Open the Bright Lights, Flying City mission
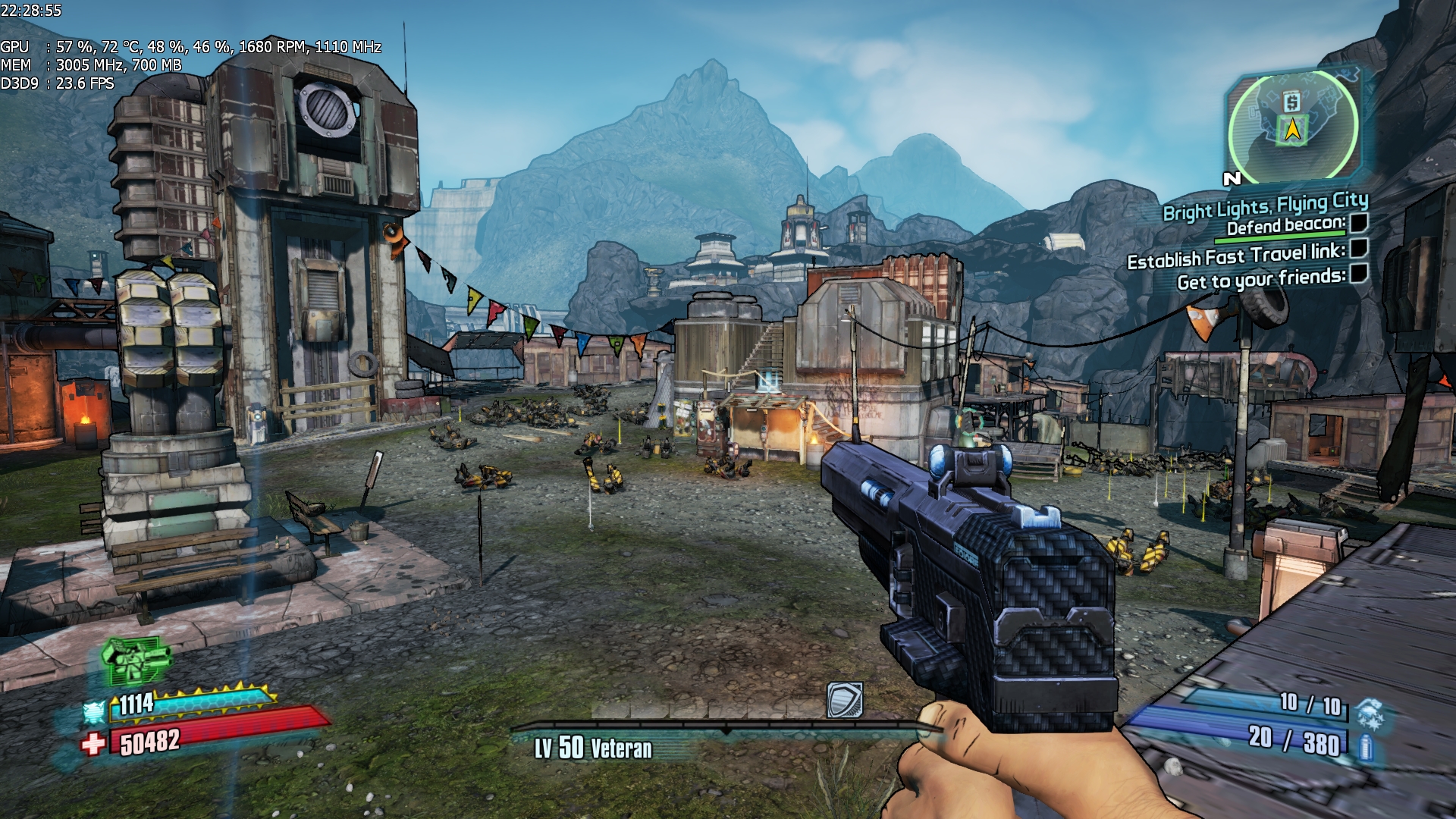Viewport: 1456px width, 819px height. point(1265,206)
